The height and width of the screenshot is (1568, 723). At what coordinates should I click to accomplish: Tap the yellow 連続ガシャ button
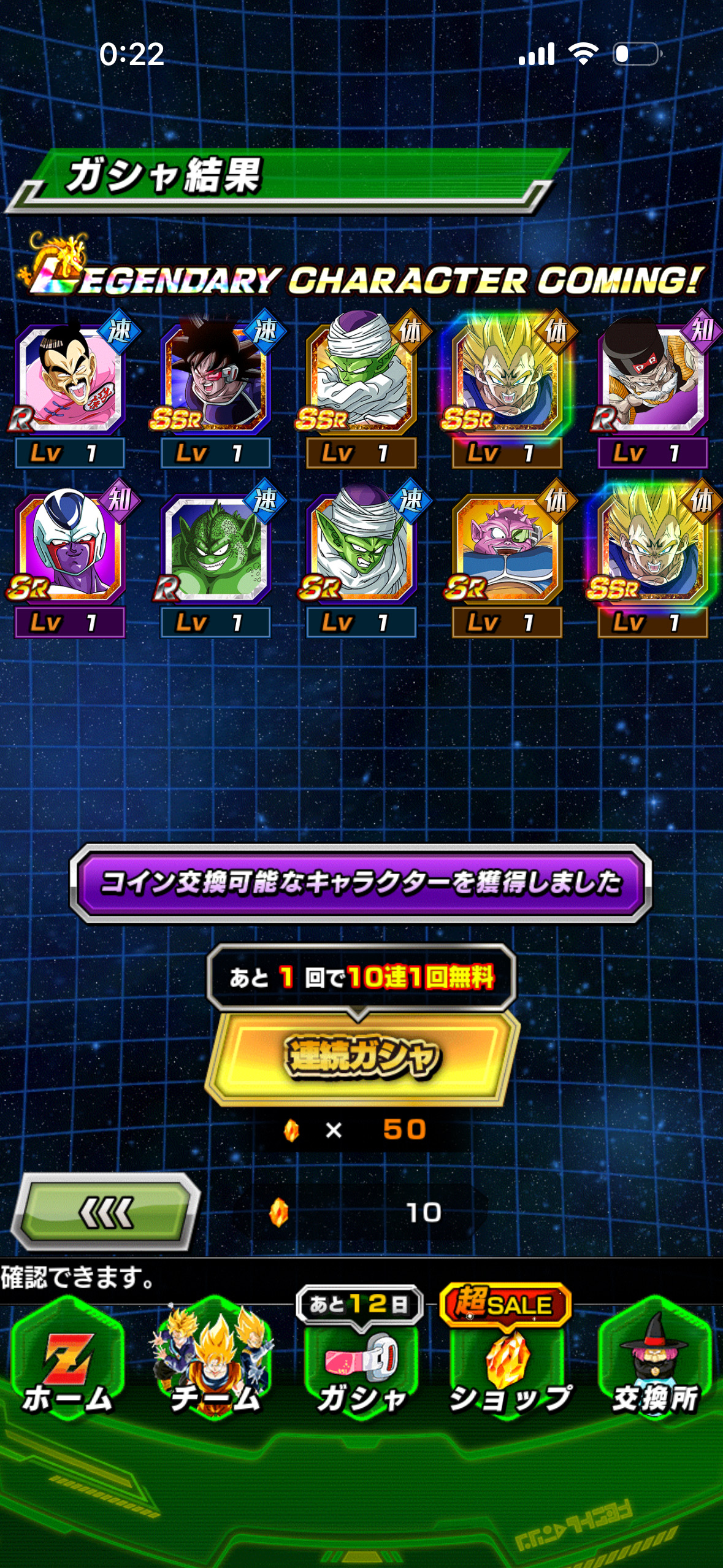point(362,1056)
